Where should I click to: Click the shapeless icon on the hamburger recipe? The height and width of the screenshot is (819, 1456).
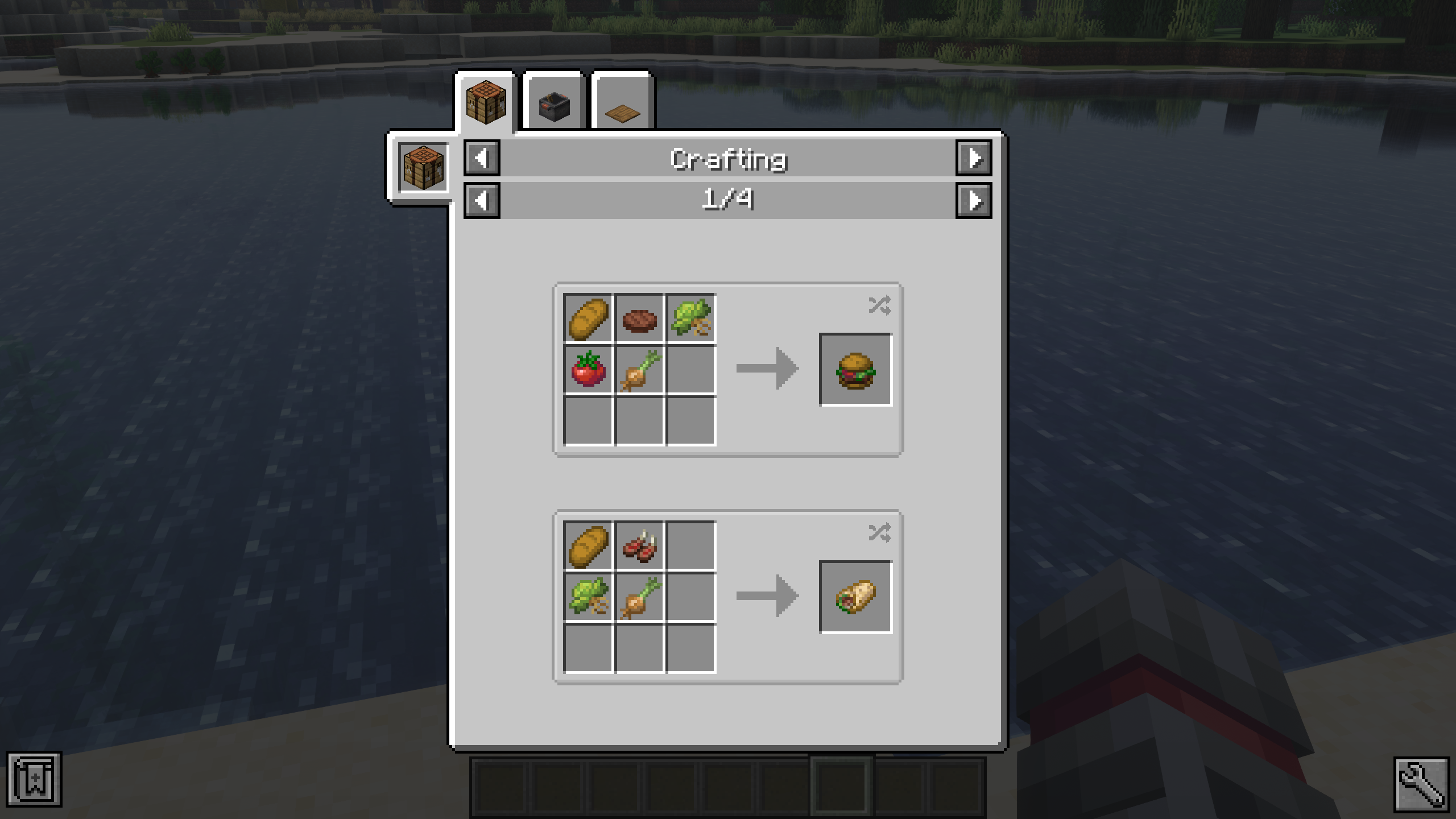pyautogui.click(x=879, y=305)
